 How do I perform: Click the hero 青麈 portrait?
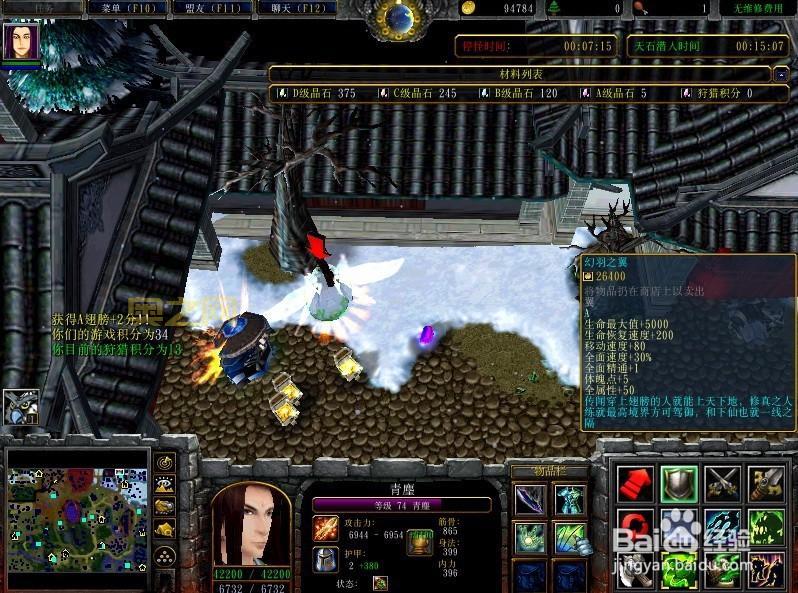coord(250,526)
